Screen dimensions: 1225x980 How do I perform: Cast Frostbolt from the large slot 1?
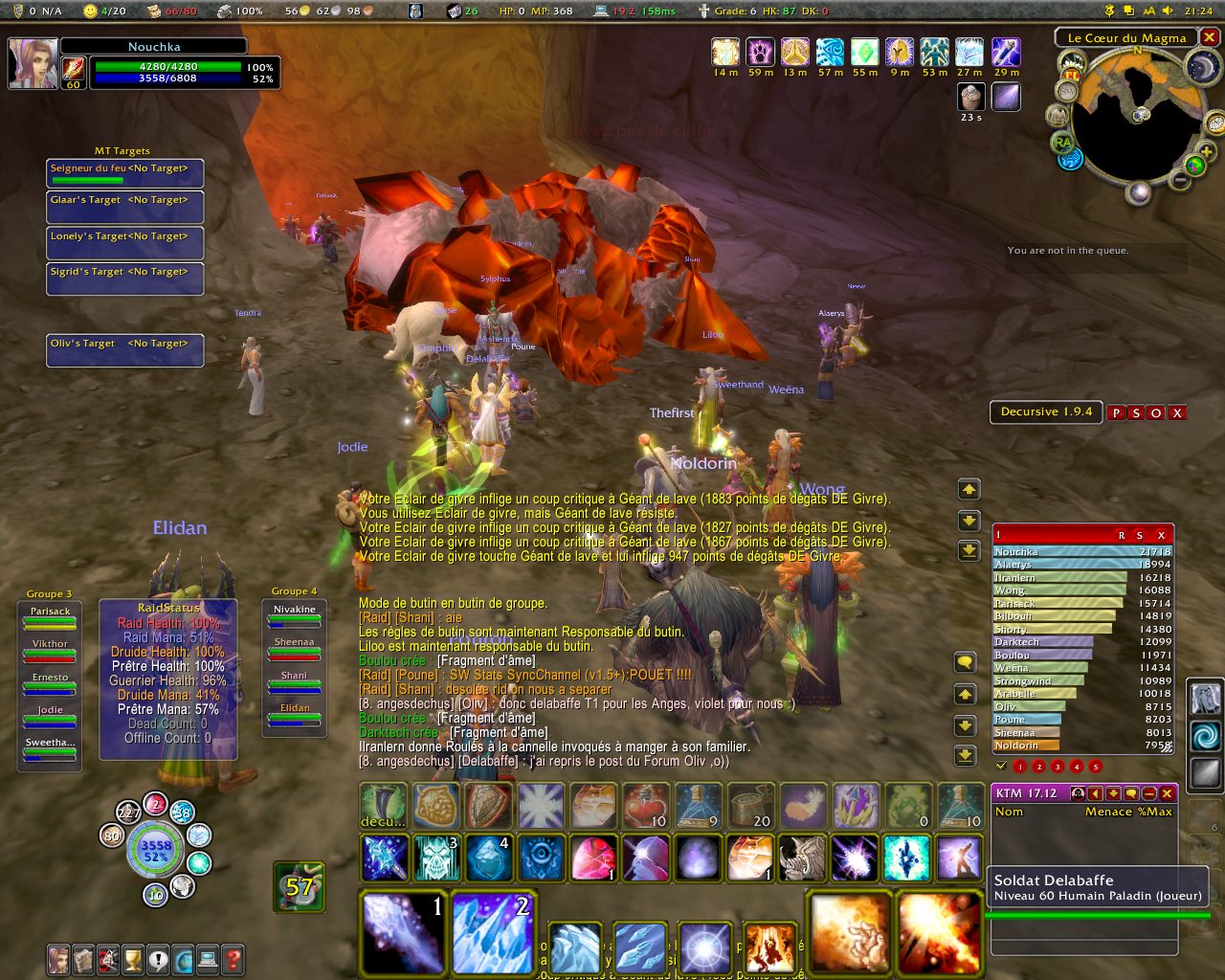coord(404,932)
